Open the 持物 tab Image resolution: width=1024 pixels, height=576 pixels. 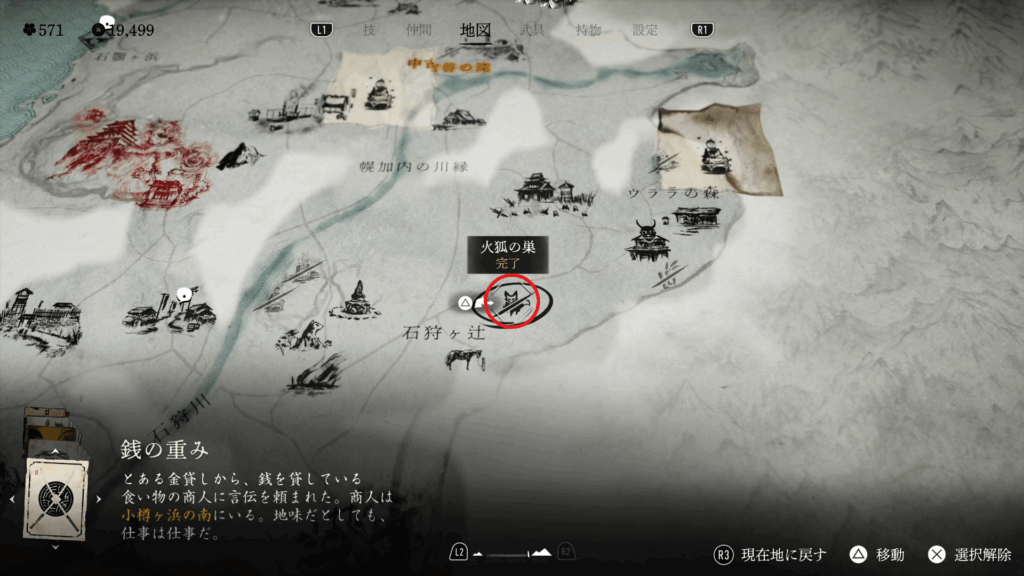(588, 30)
